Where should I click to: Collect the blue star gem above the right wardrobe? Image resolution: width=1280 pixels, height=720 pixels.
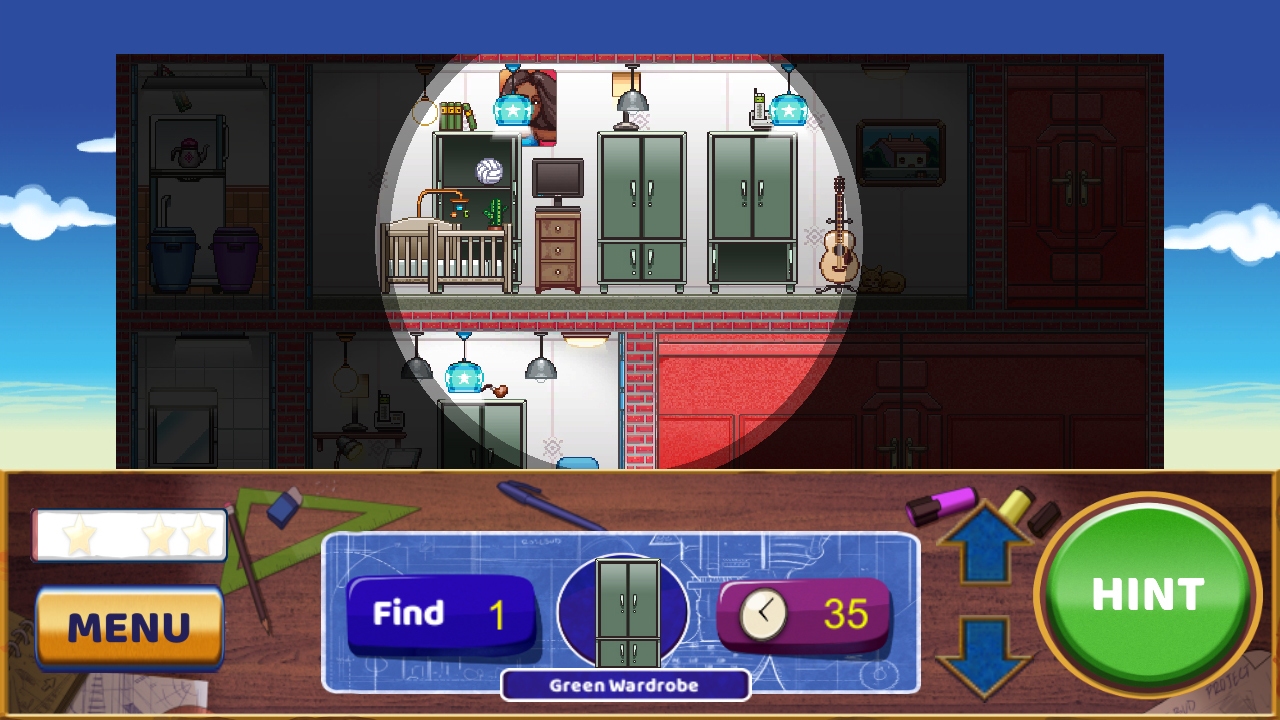(x=789, y=111)
